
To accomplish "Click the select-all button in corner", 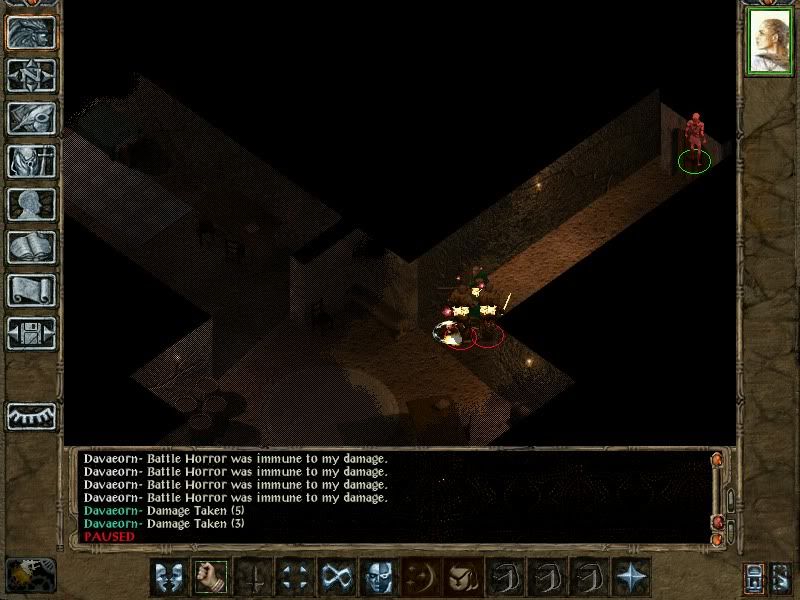I will 783,577.
